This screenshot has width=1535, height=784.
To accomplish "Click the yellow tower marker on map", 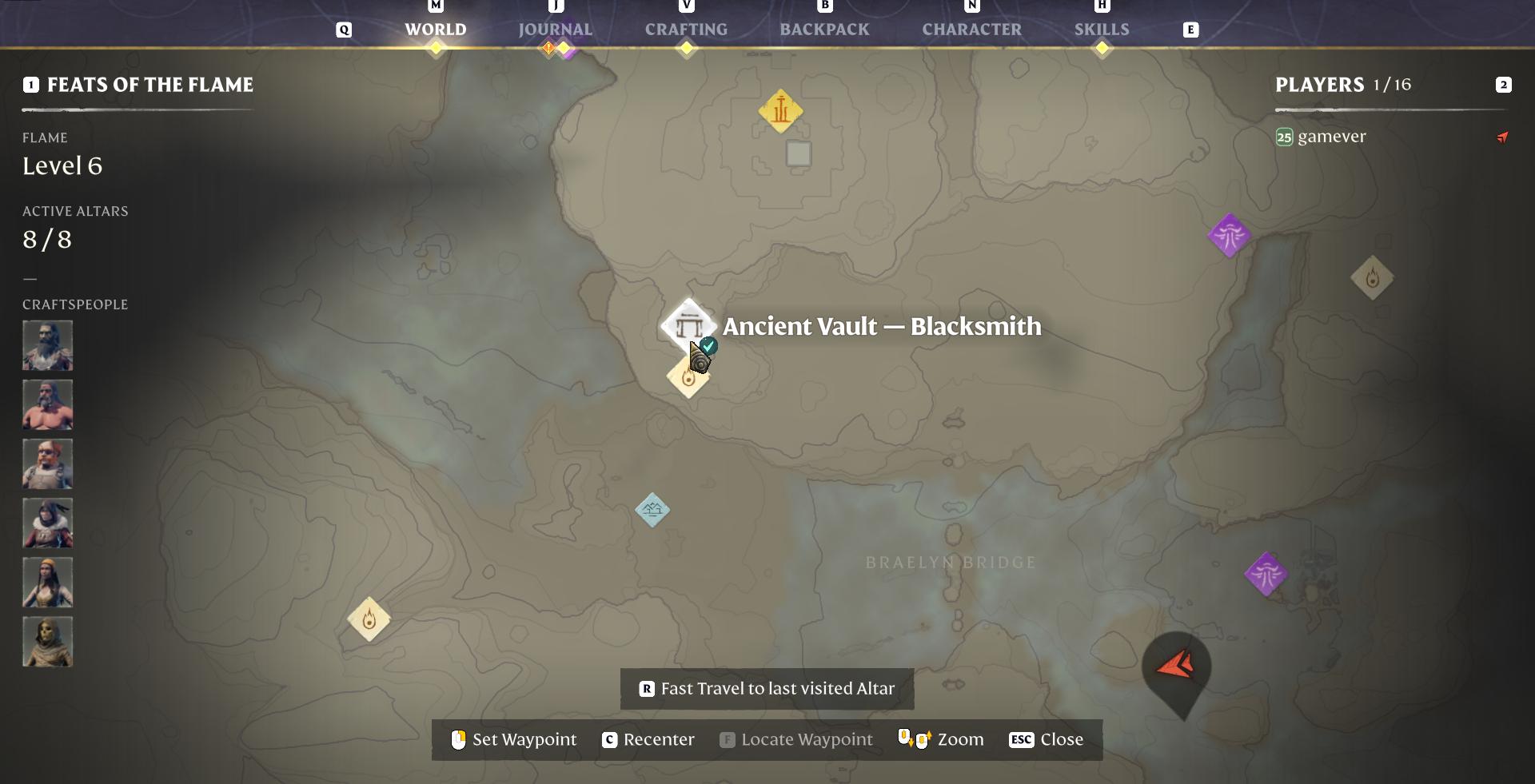I will pyautogui.click(x=780, y=110).
